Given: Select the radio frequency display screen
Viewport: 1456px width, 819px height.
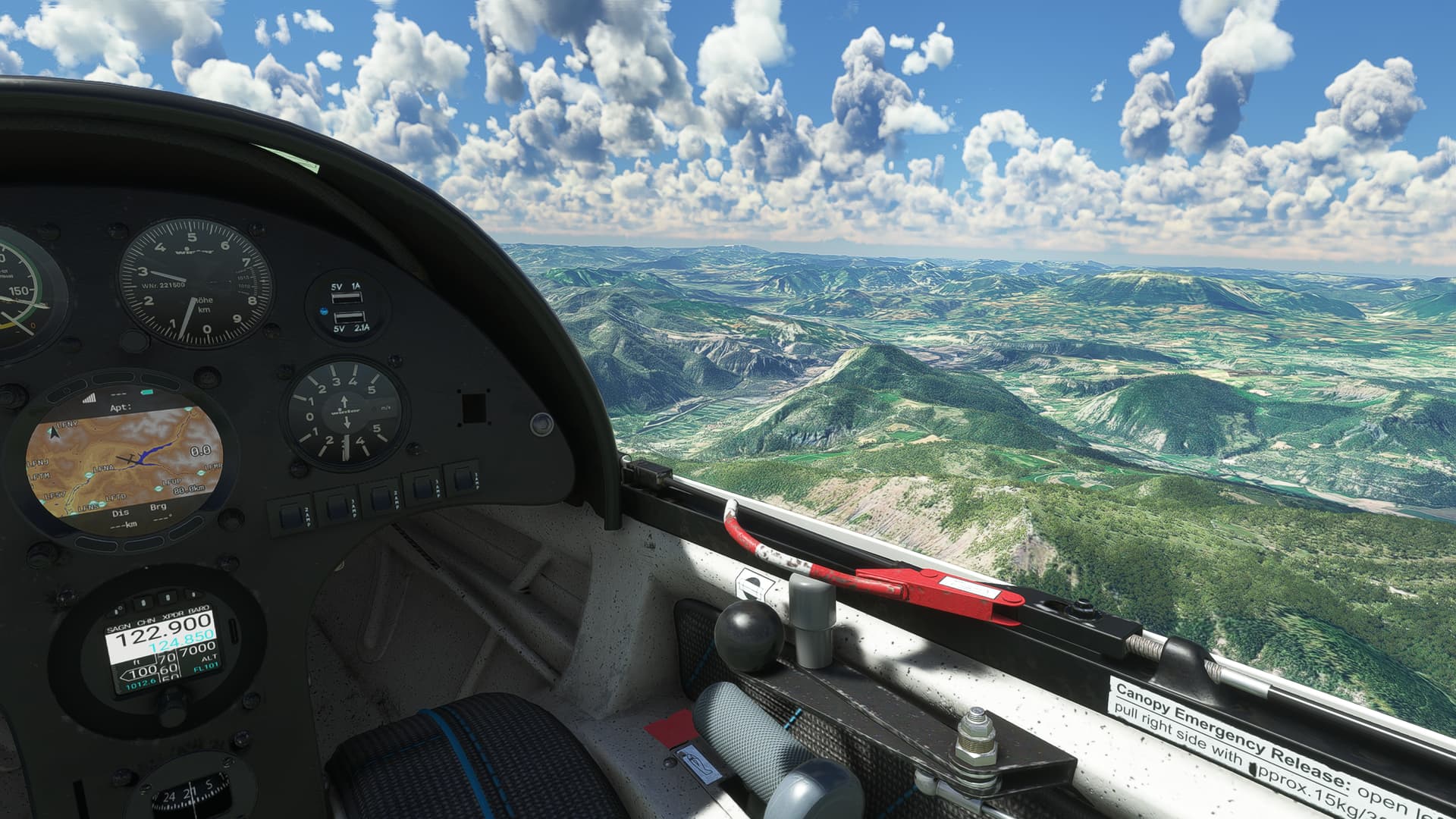Looking at the screenshot, I should [x=161, y=651].
